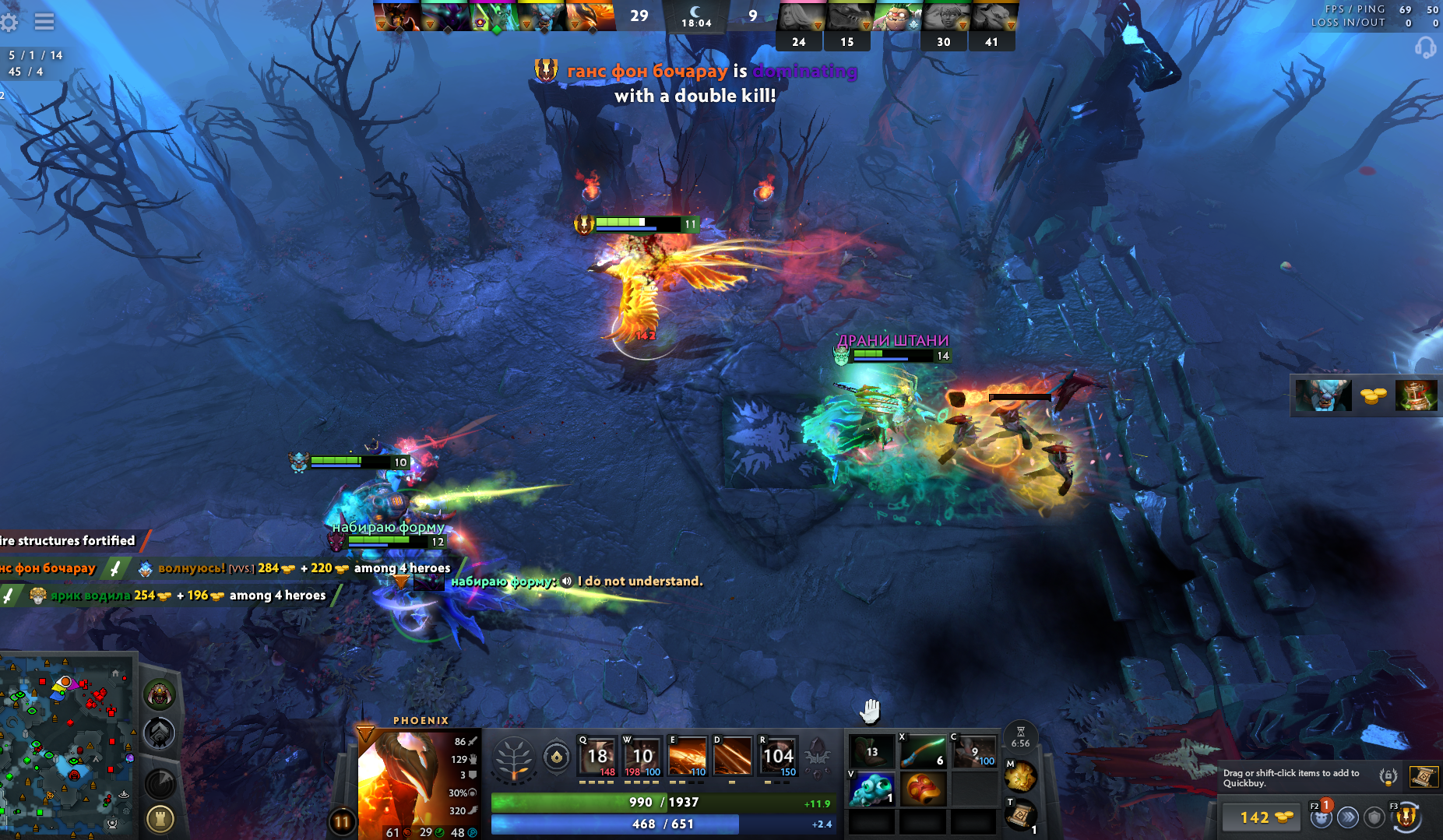Use the Town Portal Scroll slot
Image resolution: width=1443 pixels, height=840 pixels.
click(x=1021, y=815)
